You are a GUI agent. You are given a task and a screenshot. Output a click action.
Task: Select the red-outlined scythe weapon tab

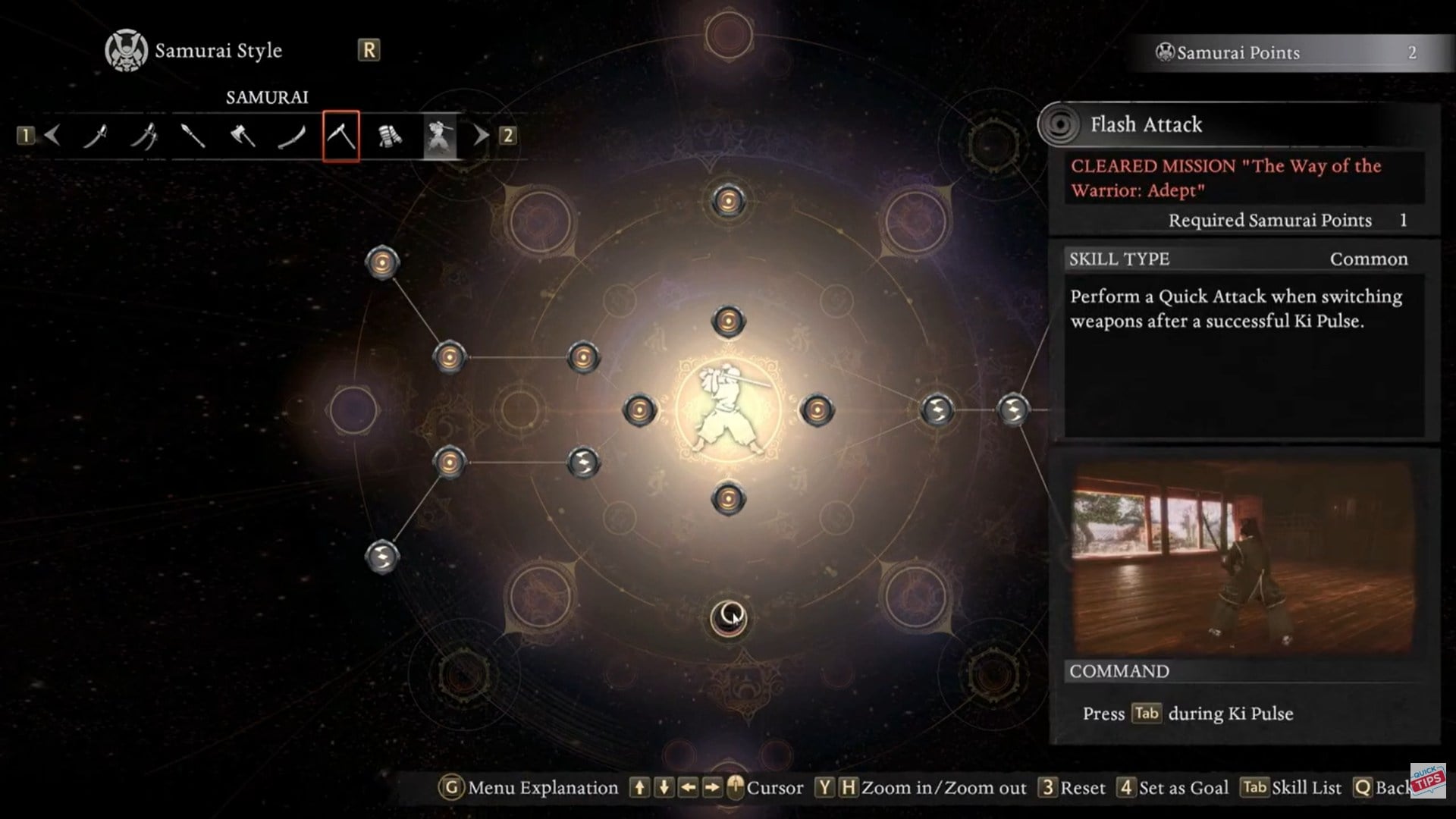(341, 136)
